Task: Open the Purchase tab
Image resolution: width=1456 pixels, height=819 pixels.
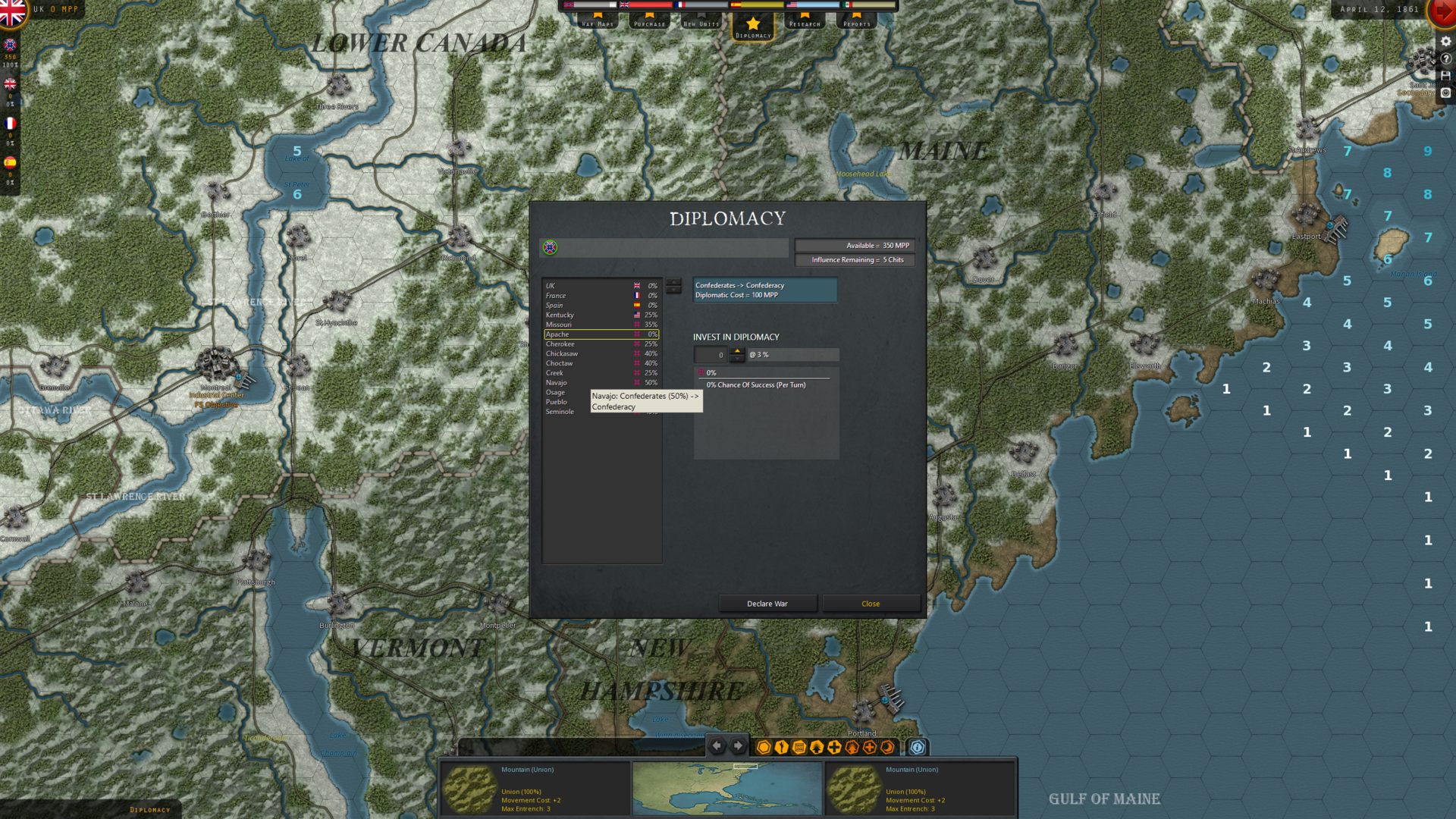Action: tap(649, 20)
